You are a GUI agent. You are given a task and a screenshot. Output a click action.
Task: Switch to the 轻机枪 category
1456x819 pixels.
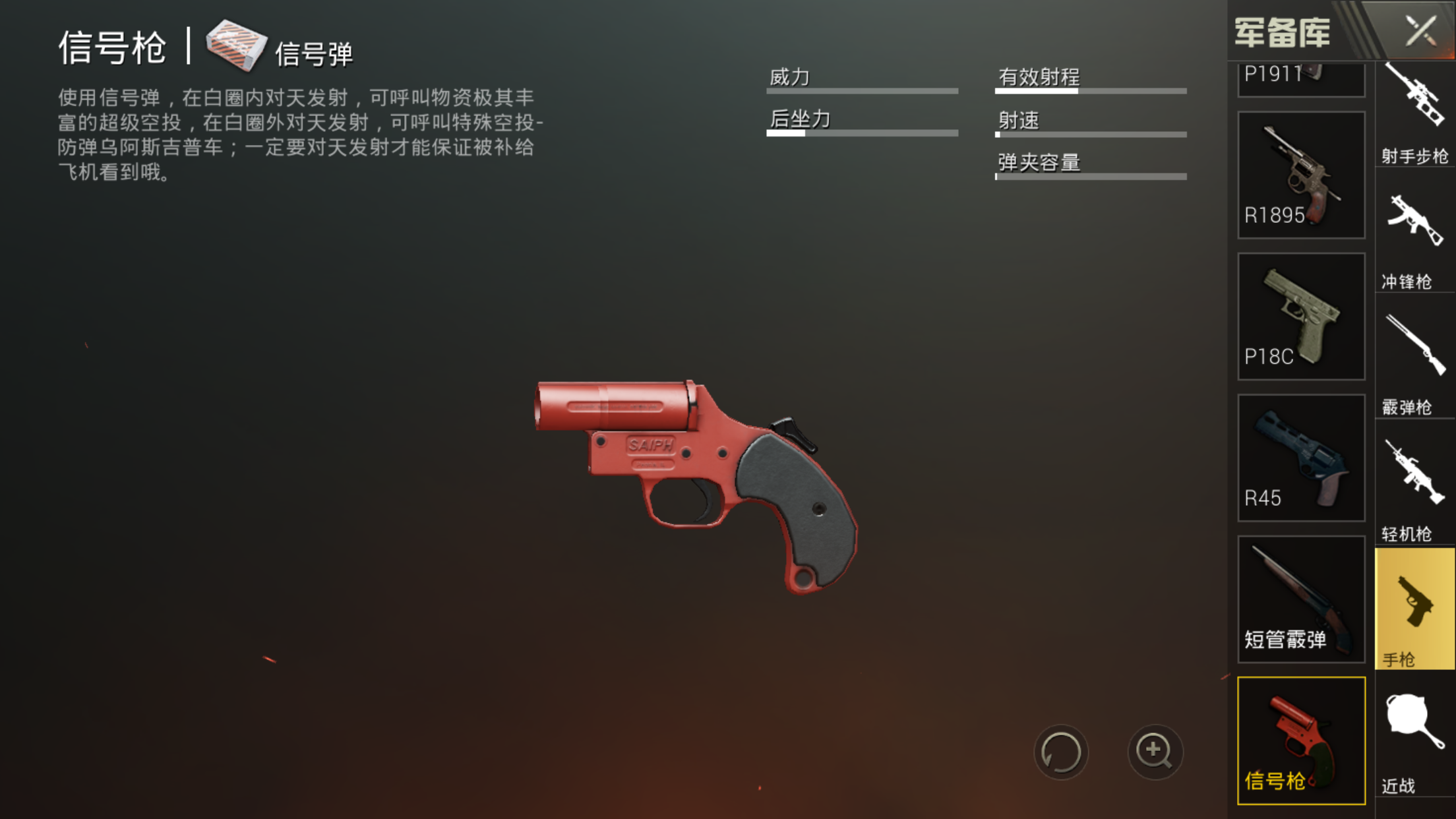1414,489
